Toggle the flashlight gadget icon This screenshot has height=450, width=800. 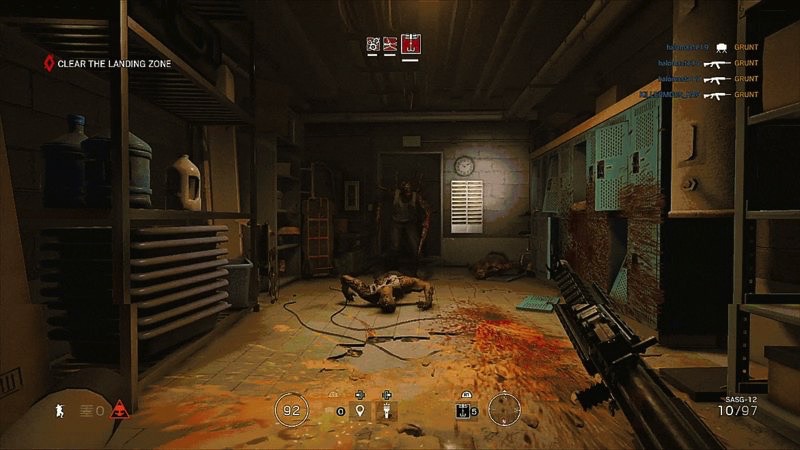(x=385, y=410)
